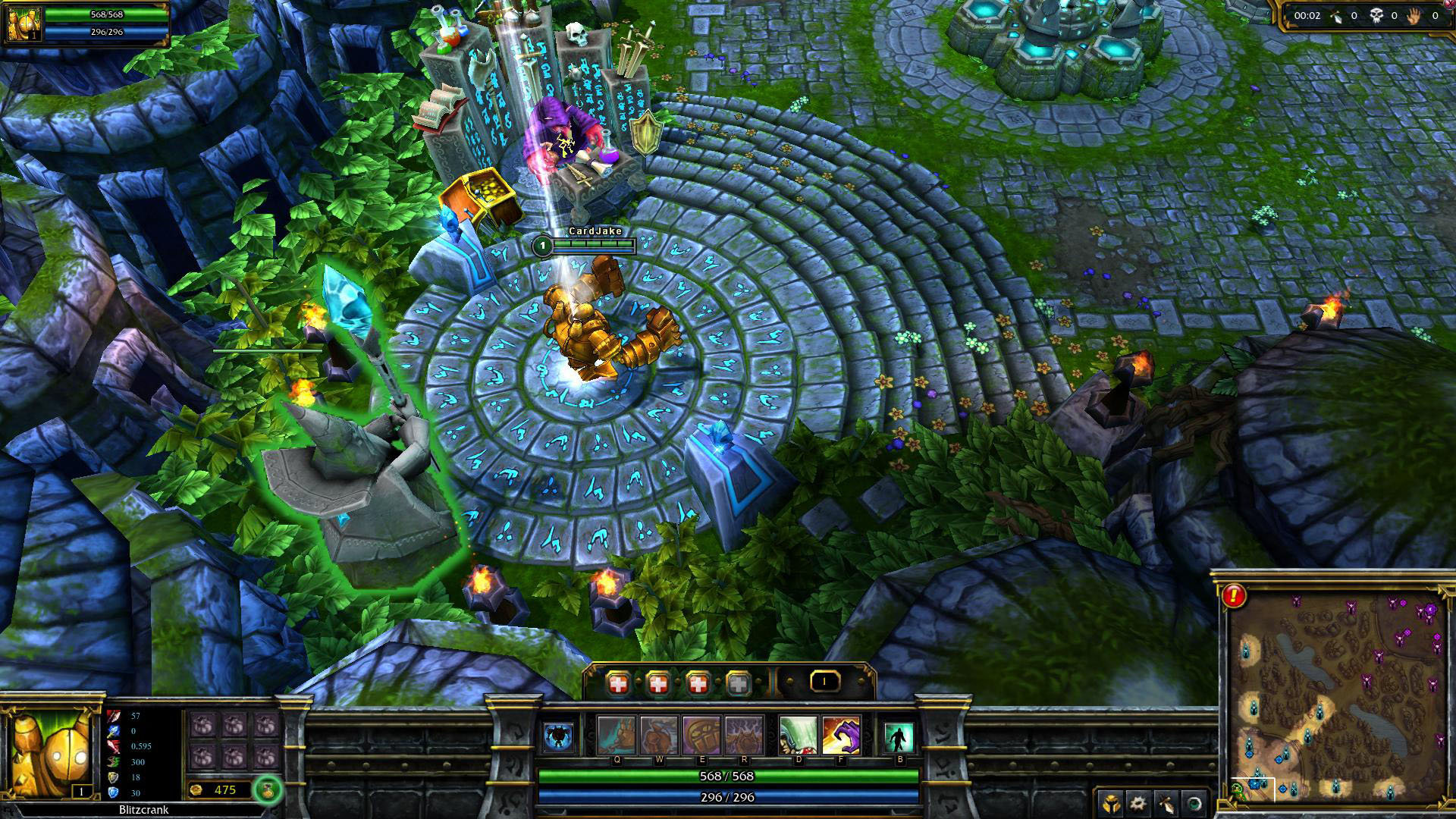Select Blitzcrank's passive ability icon
This screenshot has height=819, width=1456.
pos(559,736)
